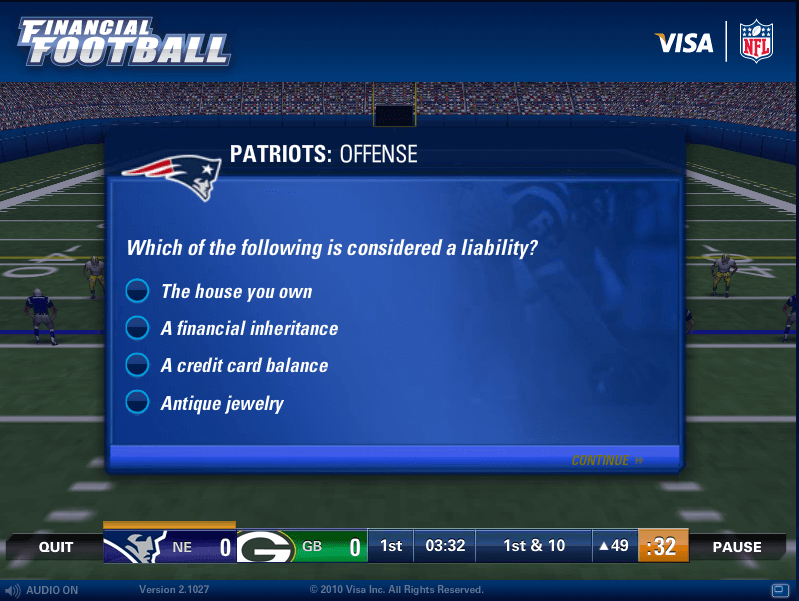Pick 'A credit card balance' answer

pos(137,365)
